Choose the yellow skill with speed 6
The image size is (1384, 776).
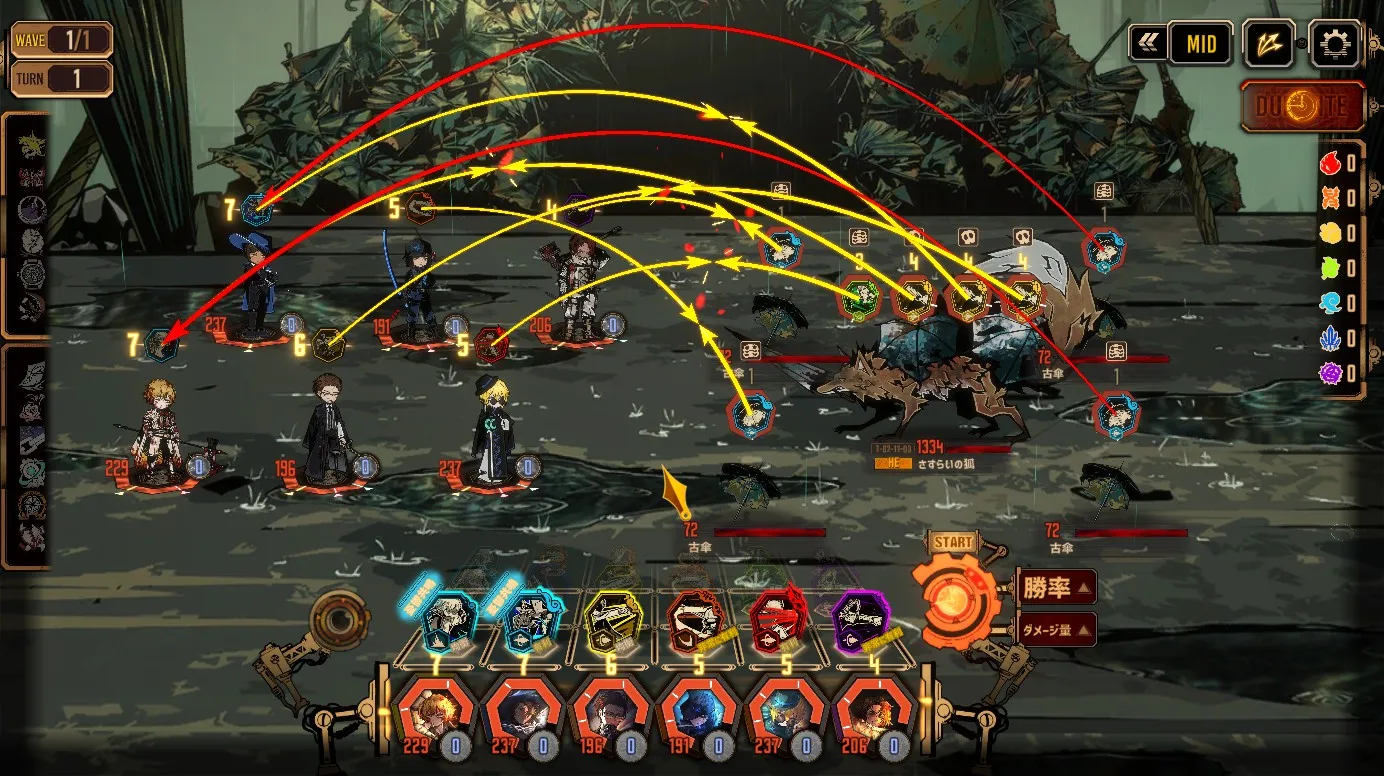tap(609, 621)
